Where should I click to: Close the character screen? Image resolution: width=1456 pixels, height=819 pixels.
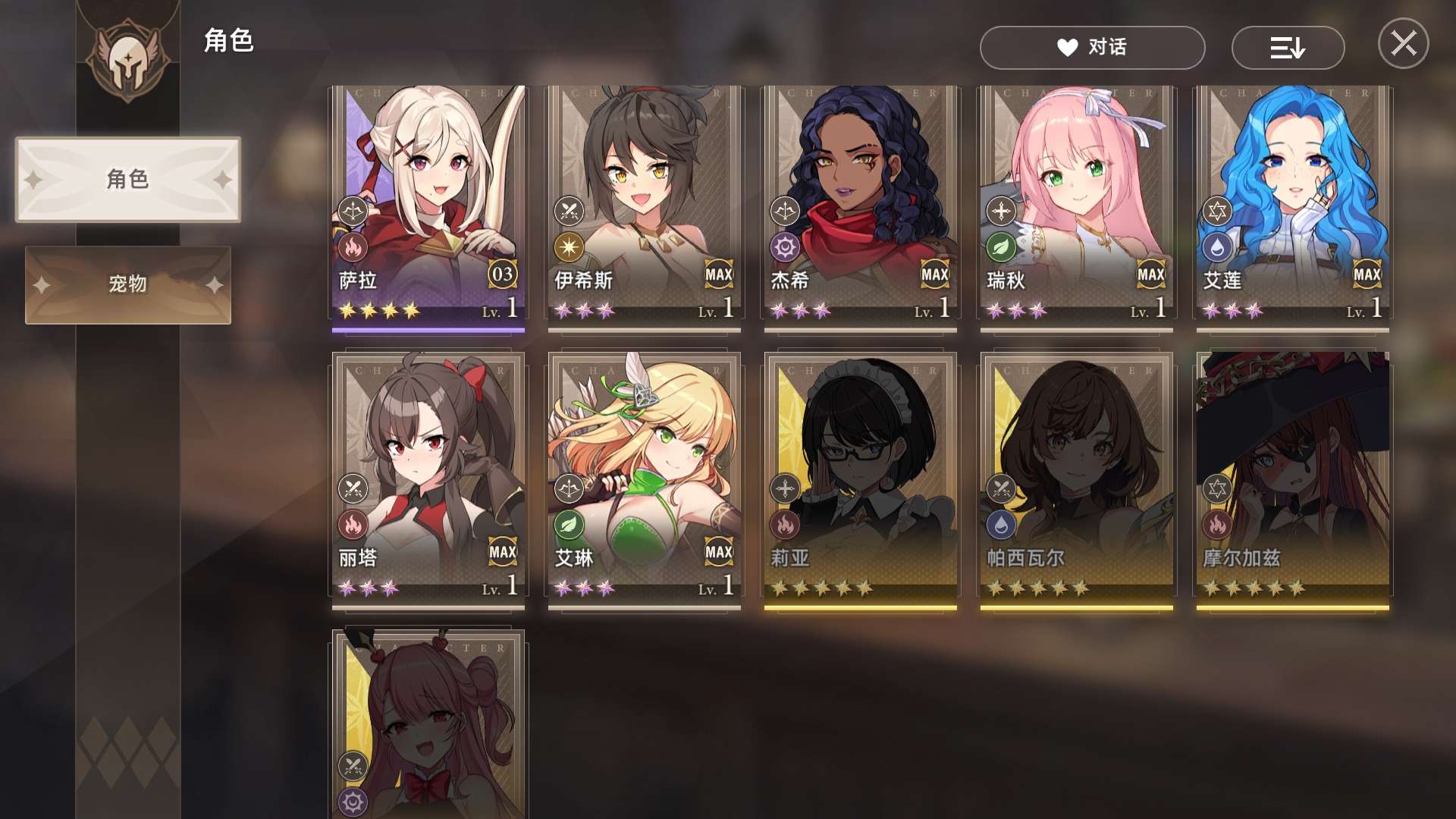[1403, 43]
